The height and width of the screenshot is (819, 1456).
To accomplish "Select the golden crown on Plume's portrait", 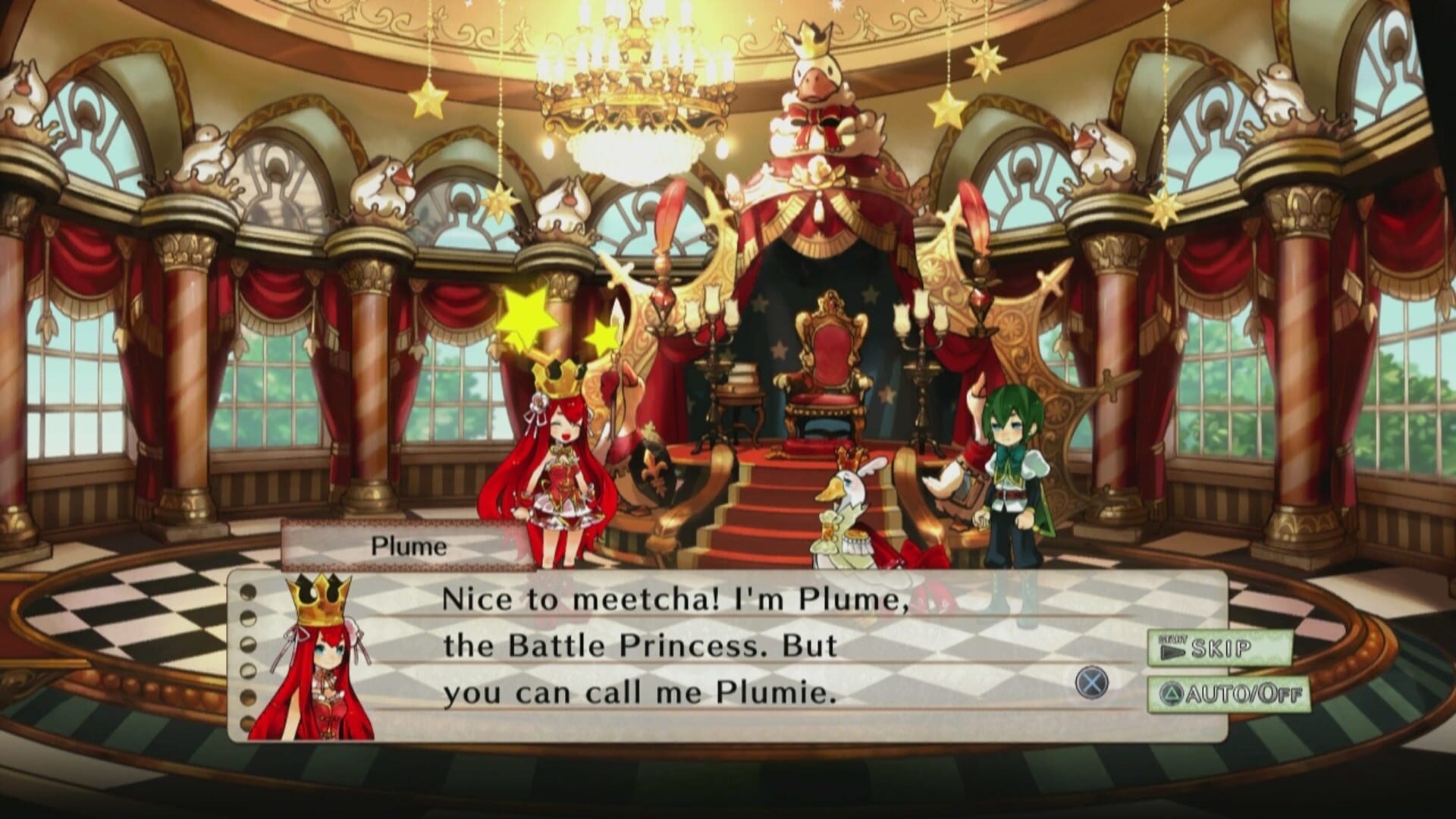I will click(x=317, y=599).
